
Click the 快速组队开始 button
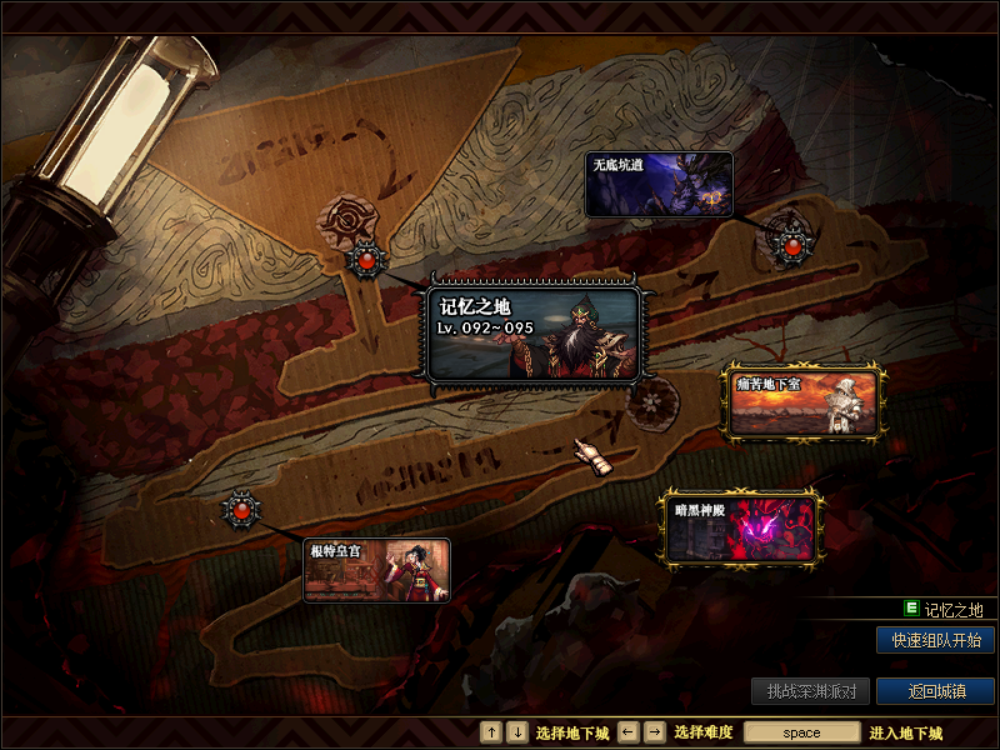(935, 640)
